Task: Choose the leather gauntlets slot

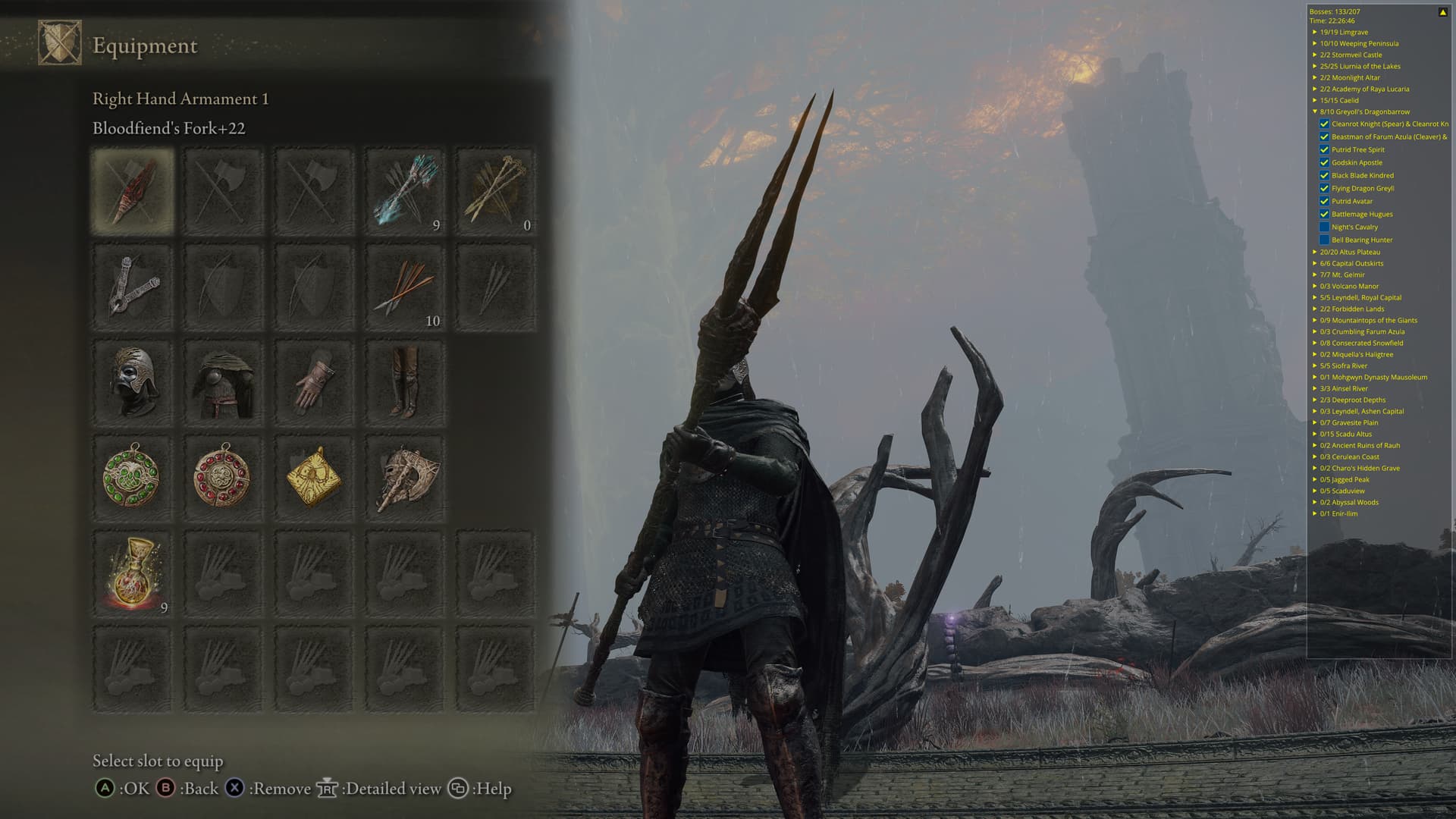Action: (x=314, y=383)
